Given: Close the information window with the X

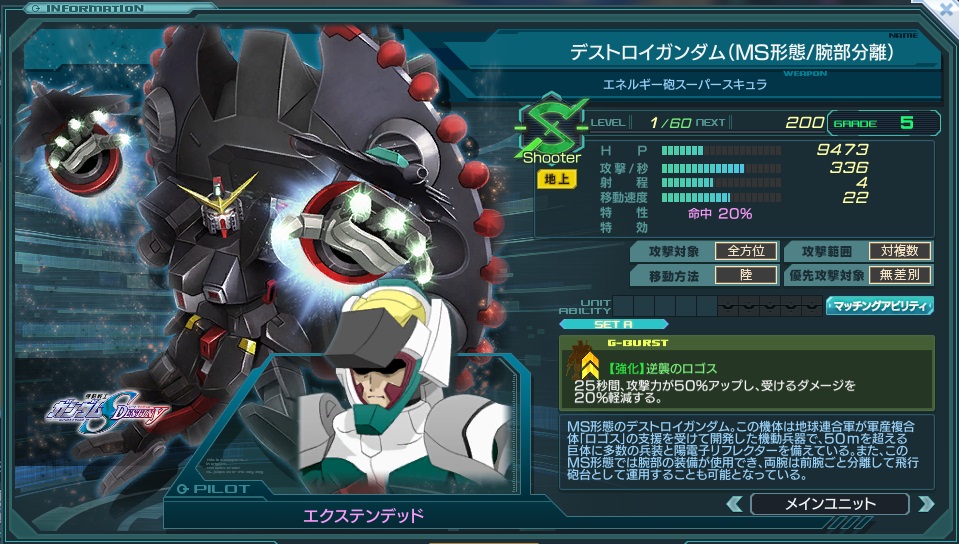Looking at the screenshot, I should (x=945, y=9).
